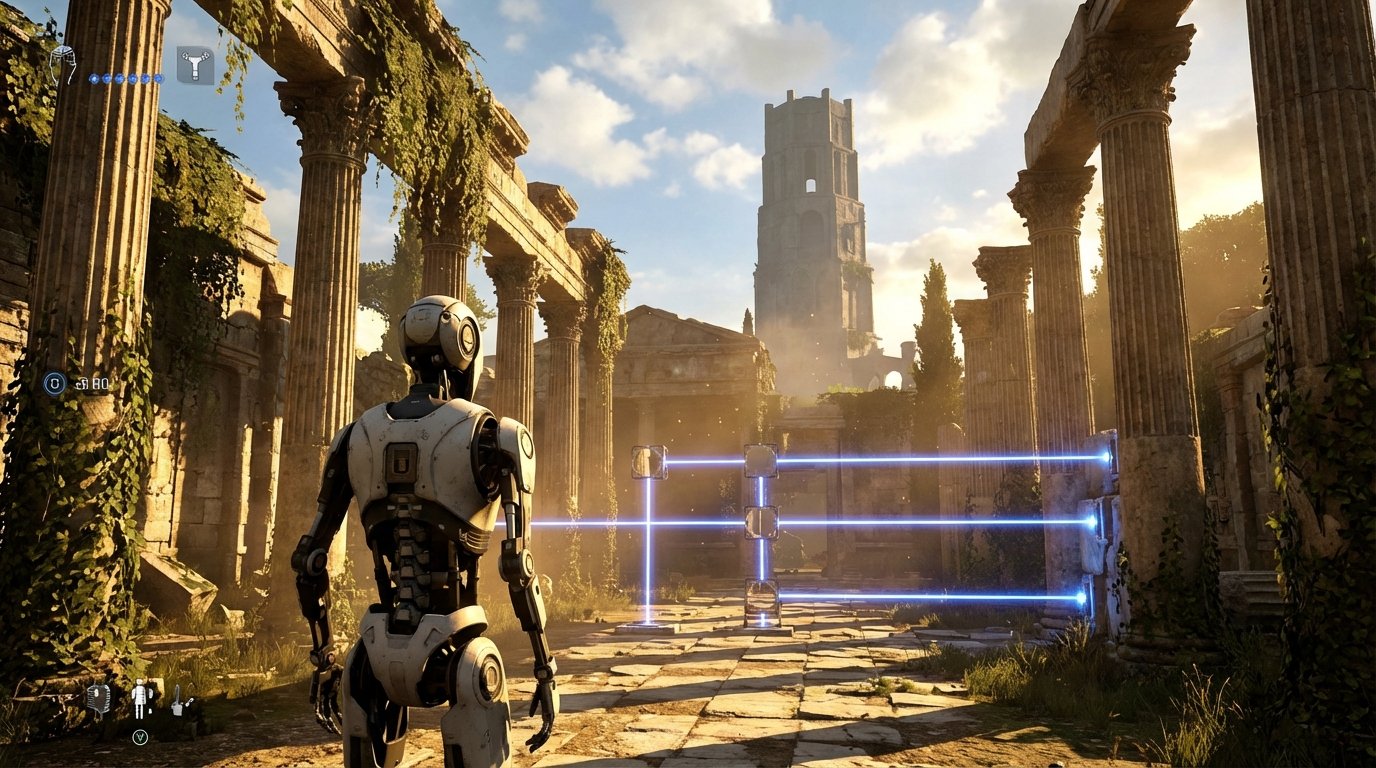Click the first blue progress dot top-left
Viewport: 1376px width, 768px height.
[x=93, y=76]
